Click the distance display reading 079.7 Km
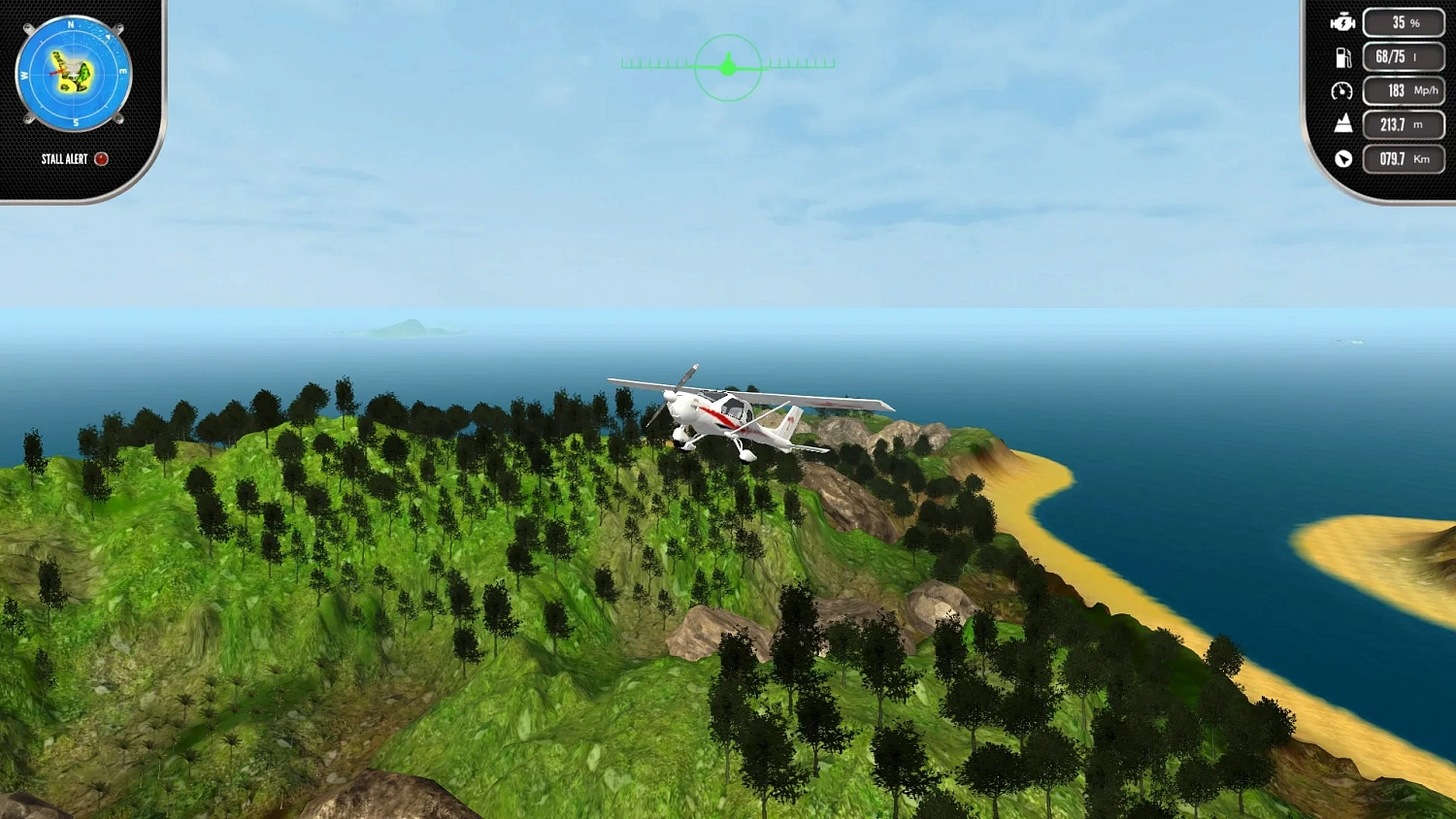The width and height of the screenshot is (1456, 819). (1403, 158)
